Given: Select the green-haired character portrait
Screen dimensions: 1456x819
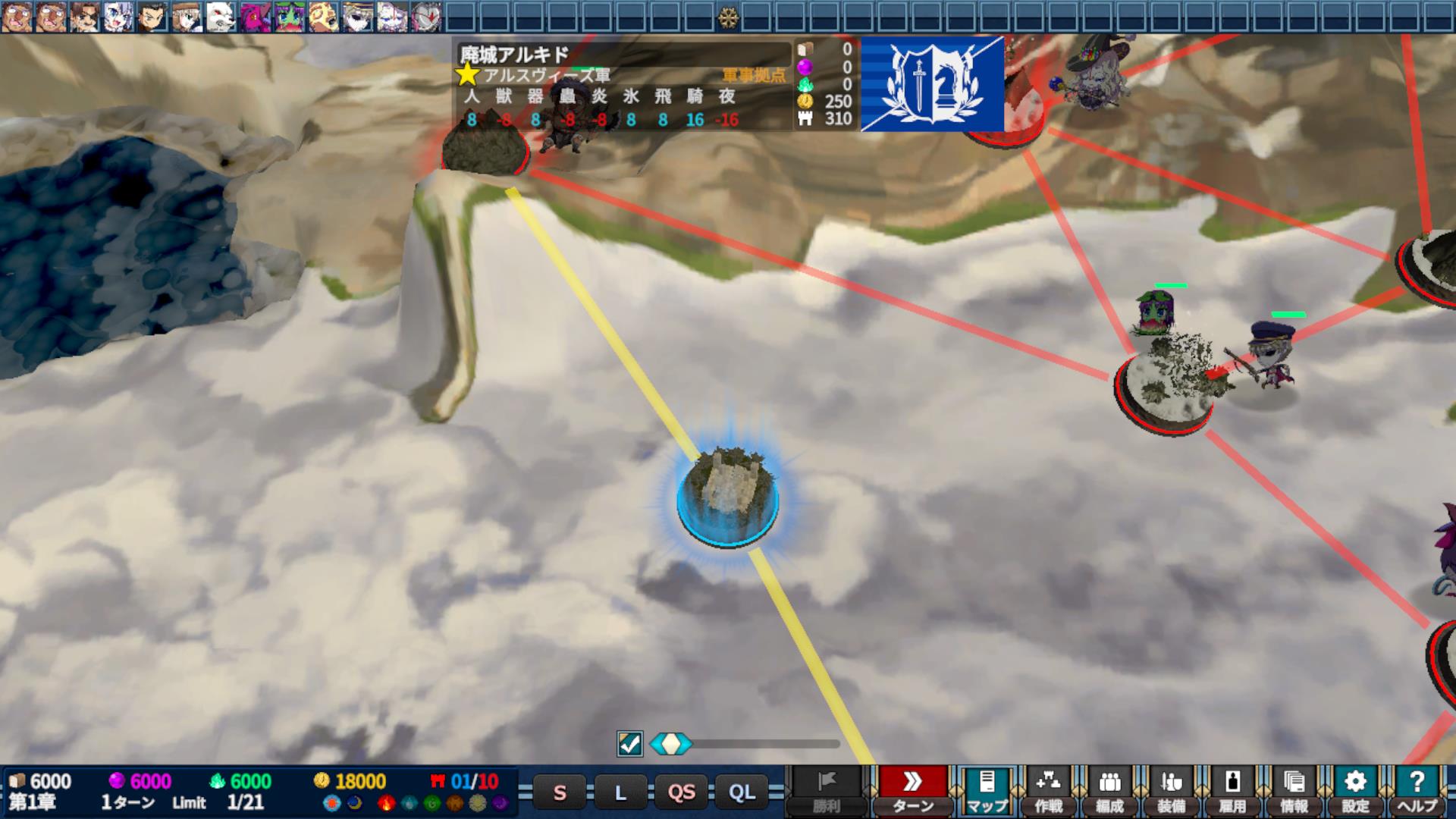Looking at the screenshot, I should pyautogui.click(x=289, y=16).
